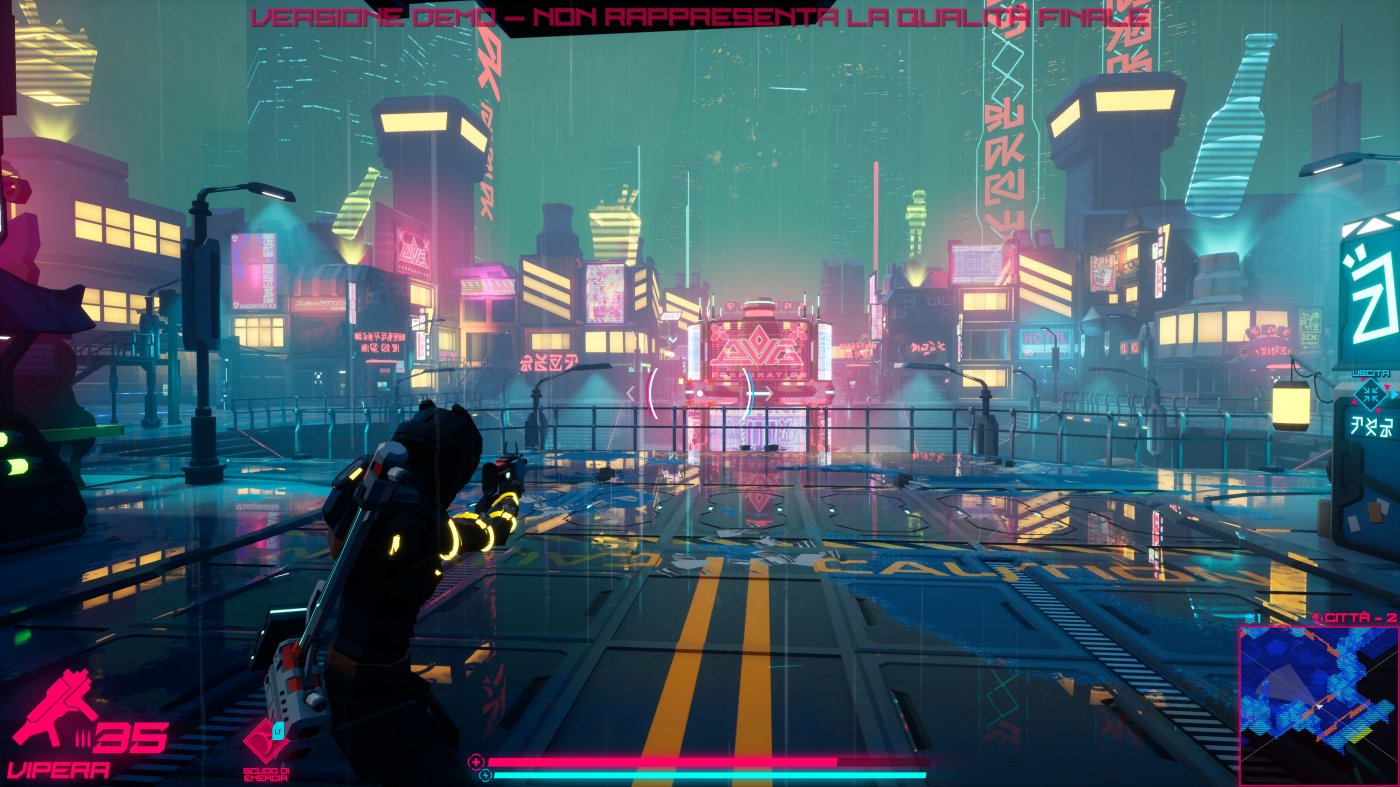Toggle the circular waypoint ring in the plaza
Image resolution: width=1400 pixels, height=787 pixels.
[x=700, y=394]
